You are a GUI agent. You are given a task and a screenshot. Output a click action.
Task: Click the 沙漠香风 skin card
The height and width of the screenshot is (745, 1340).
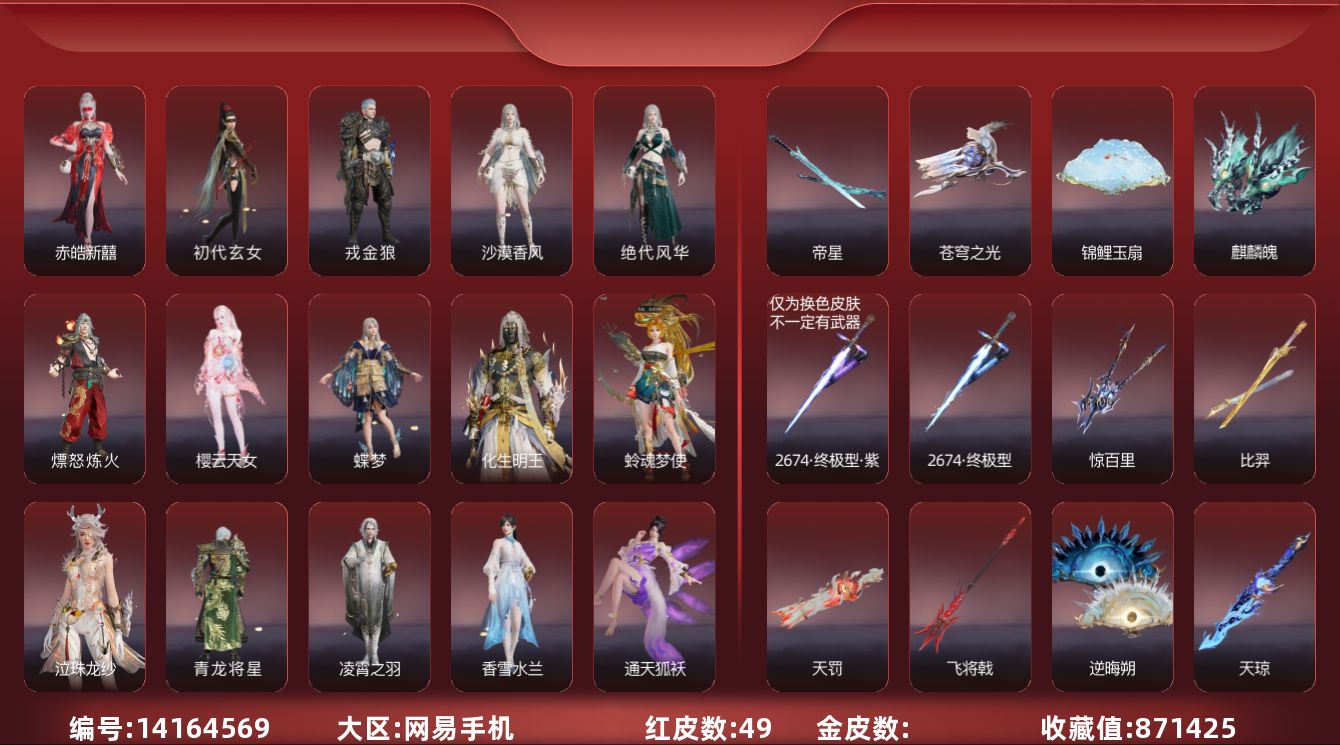511,180
